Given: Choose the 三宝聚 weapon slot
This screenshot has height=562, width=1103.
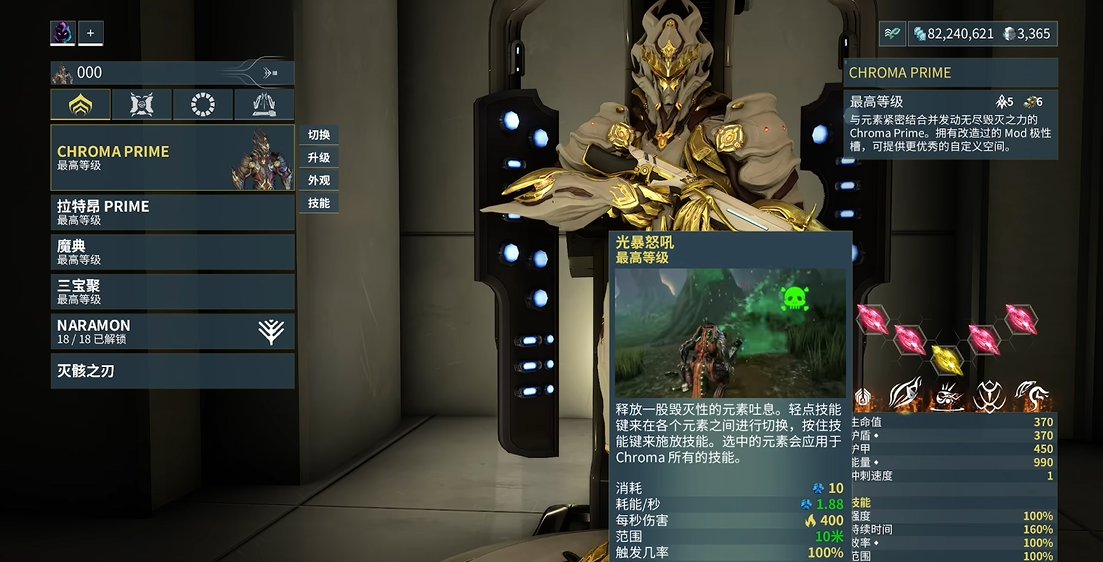Looking at the screenshot, I should (x=172, y=292).
